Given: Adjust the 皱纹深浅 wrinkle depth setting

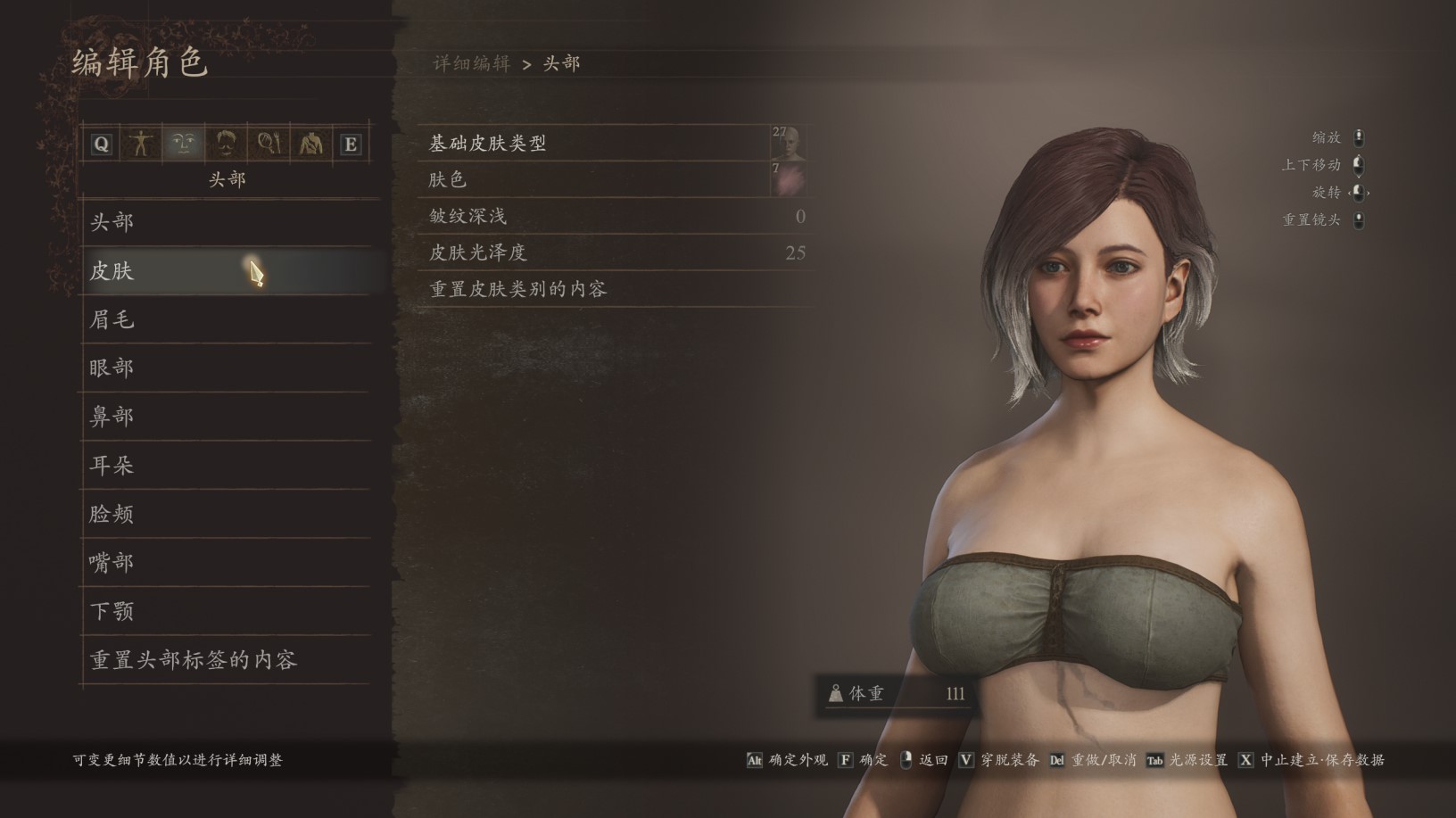Looking at the screenshot, I should pos(616,217).
